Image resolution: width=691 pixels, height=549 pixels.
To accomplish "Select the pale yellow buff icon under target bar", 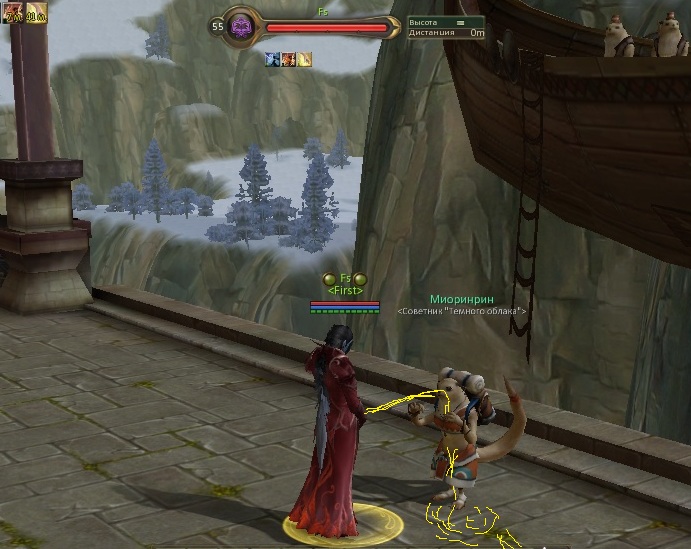I will click(304, 60).
